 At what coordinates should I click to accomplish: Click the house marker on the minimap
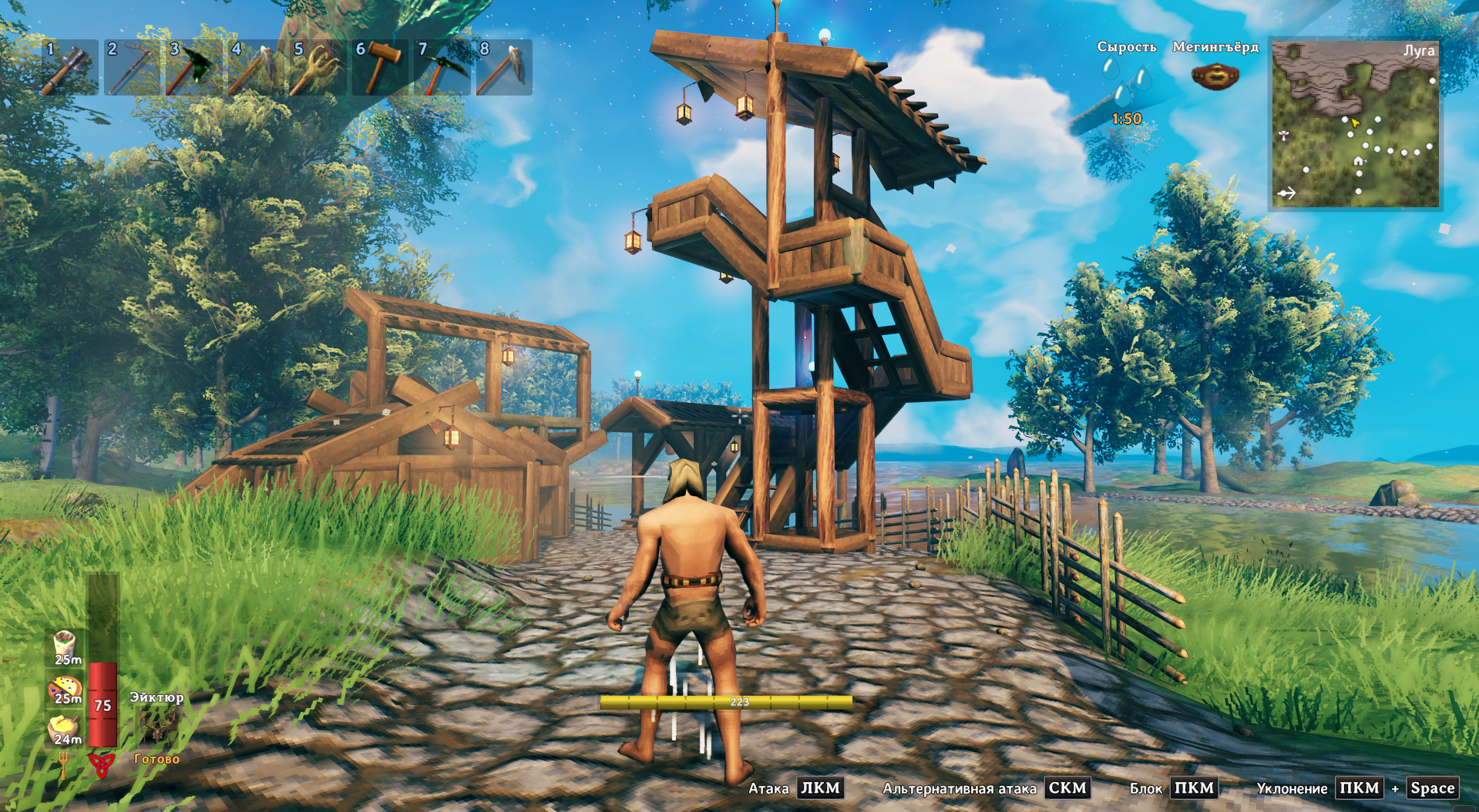1359,161
